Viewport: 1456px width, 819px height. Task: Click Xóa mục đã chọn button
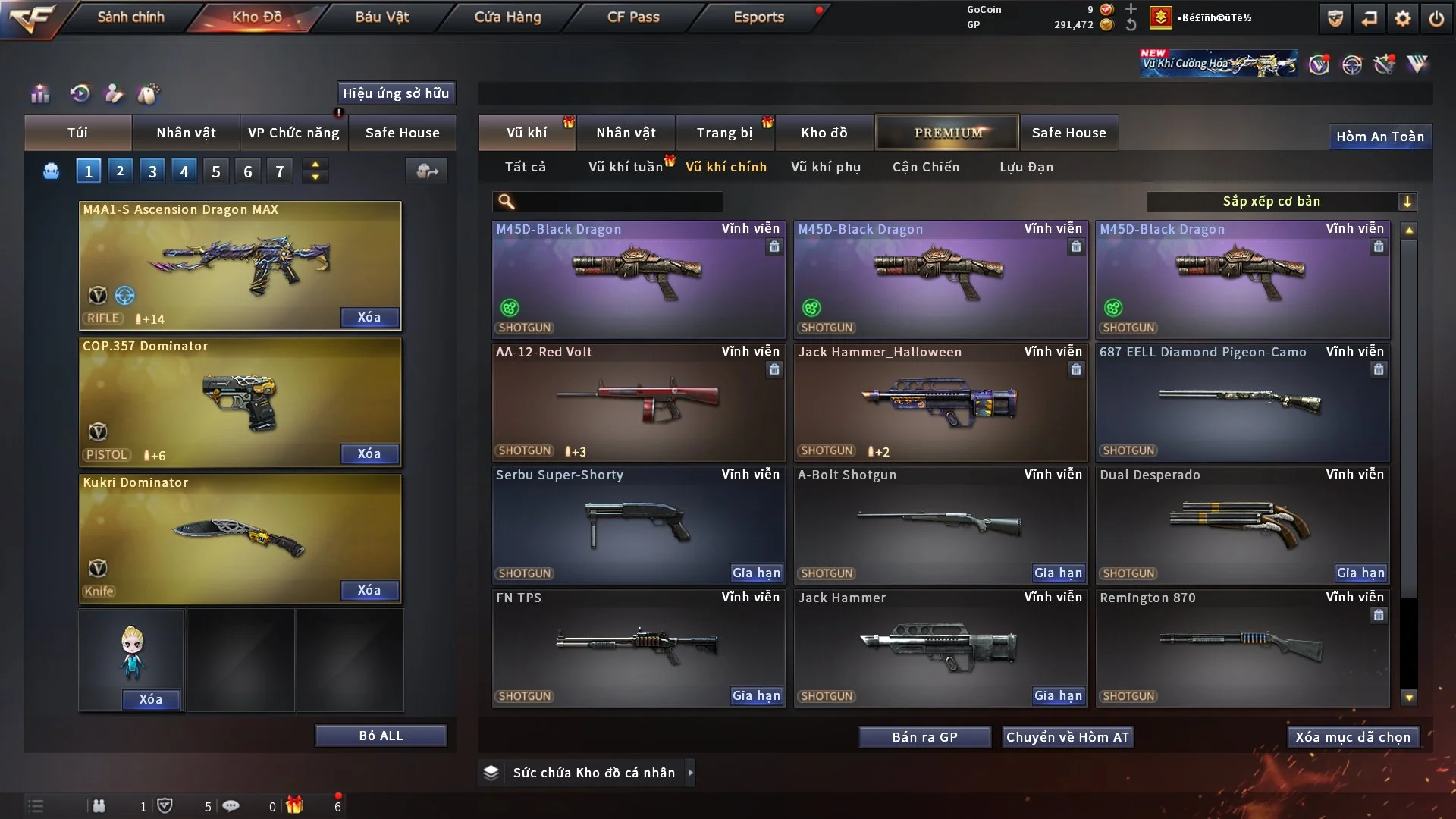click(1353, 737)
